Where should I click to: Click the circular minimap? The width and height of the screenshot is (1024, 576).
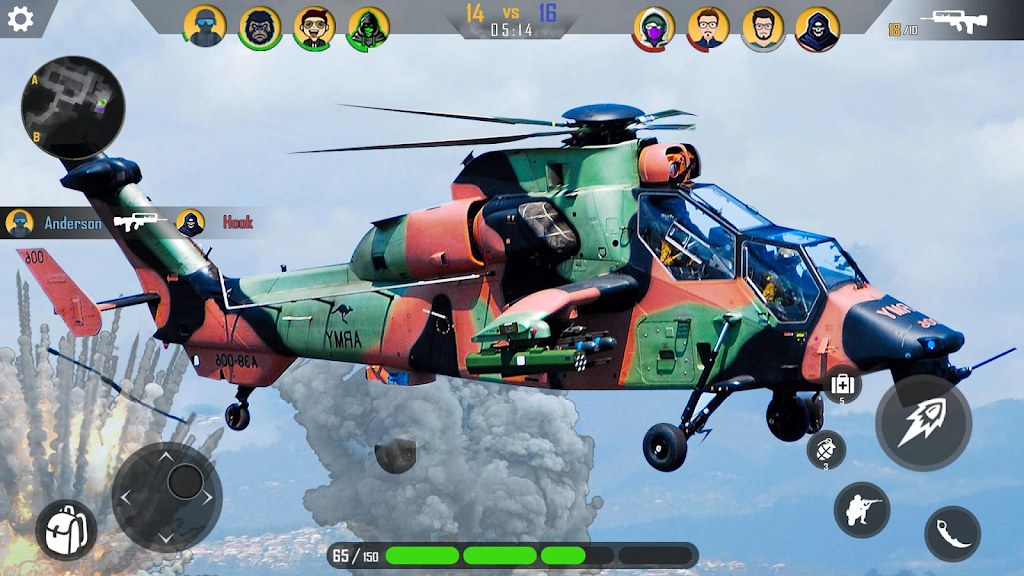73,107
